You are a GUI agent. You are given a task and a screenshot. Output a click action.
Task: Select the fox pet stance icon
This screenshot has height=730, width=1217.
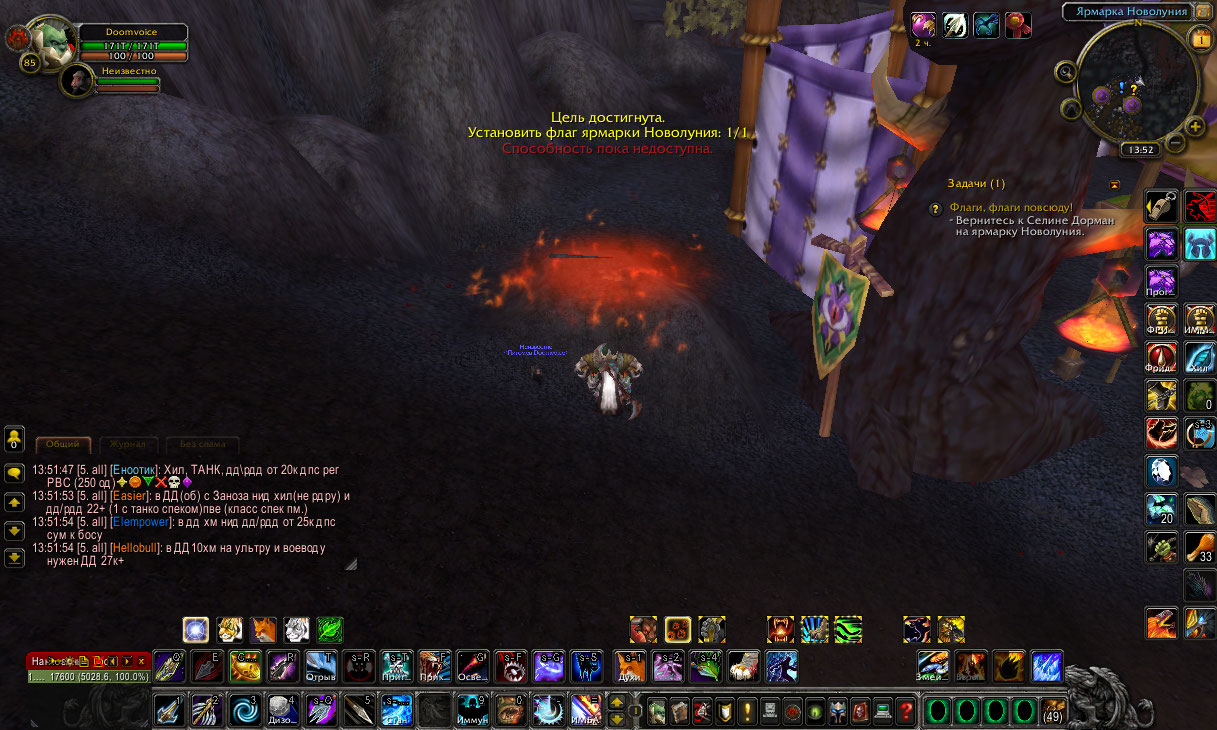[264, 629]
